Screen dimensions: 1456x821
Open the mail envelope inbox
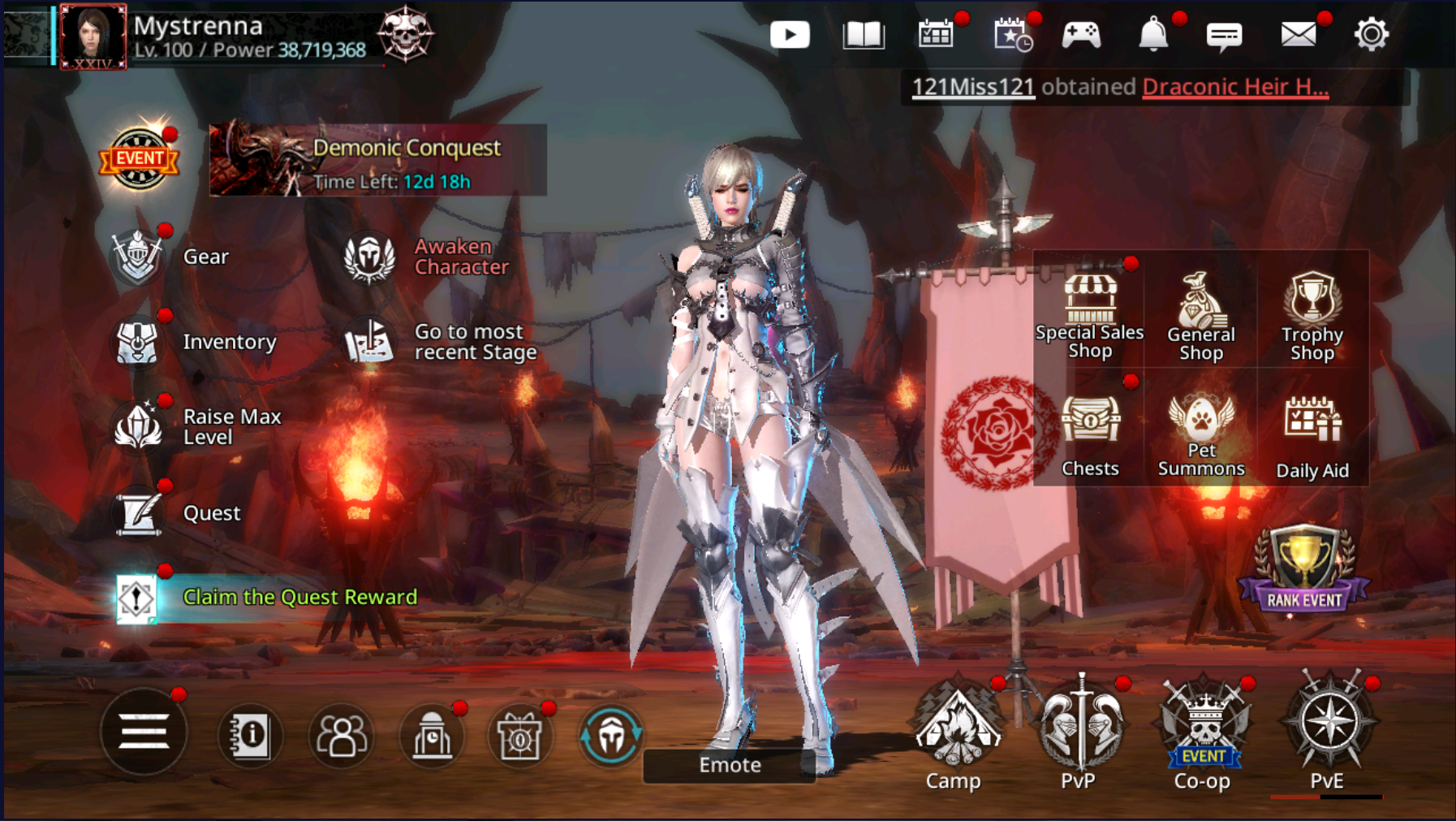[x=1298, y=35]
